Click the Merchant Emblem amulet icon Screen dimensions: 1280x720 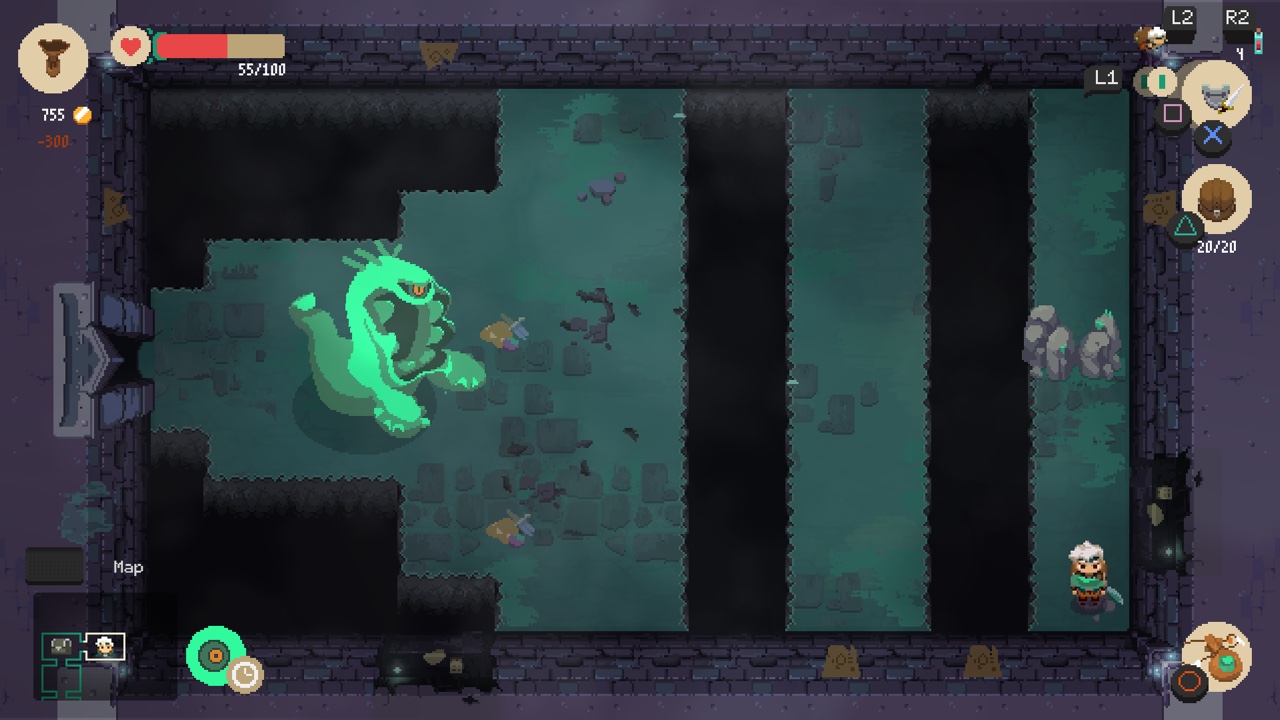coord(52,58)
